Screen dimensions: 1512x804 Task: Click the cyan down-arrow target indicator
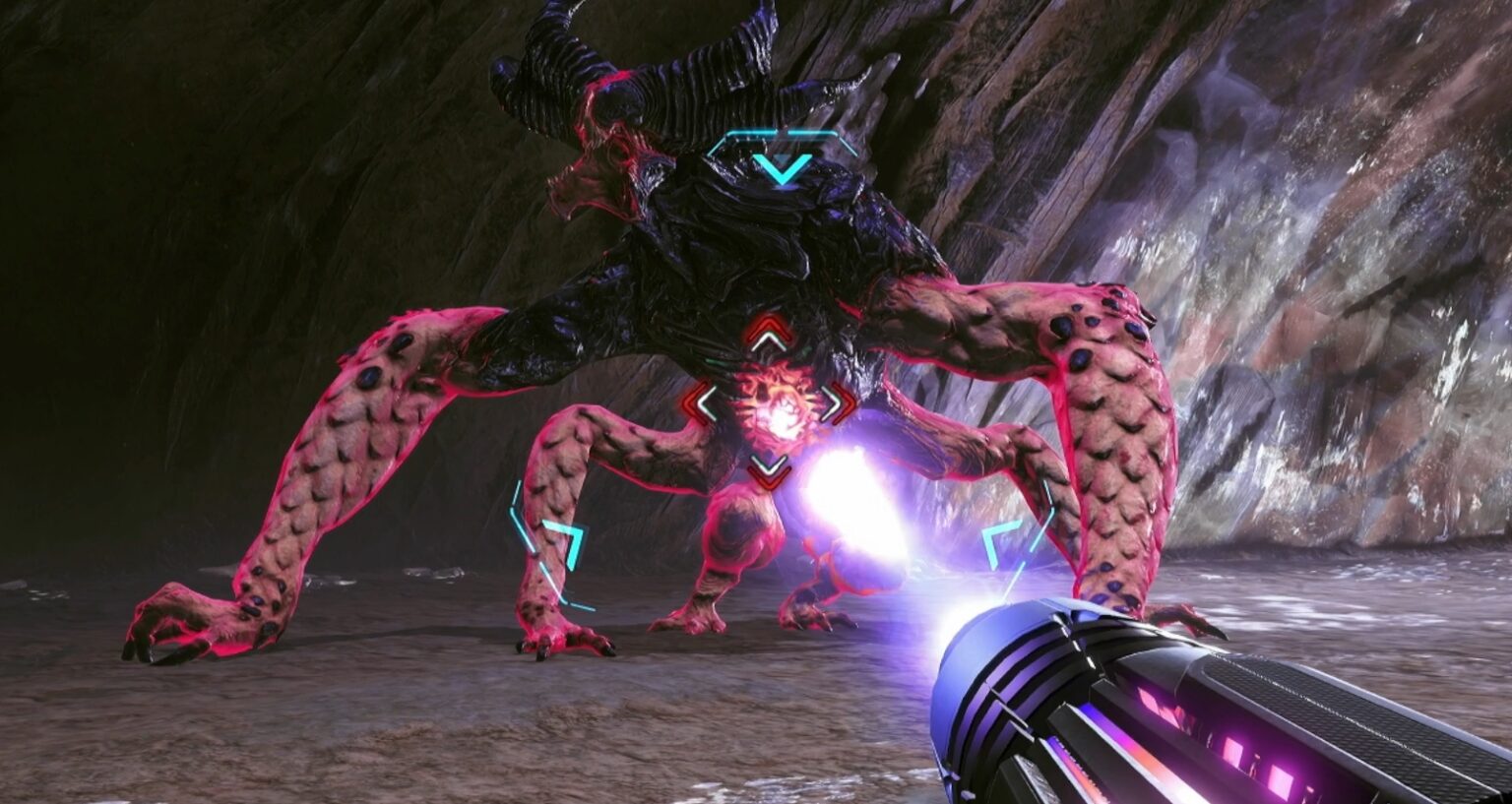click(782, 167)
